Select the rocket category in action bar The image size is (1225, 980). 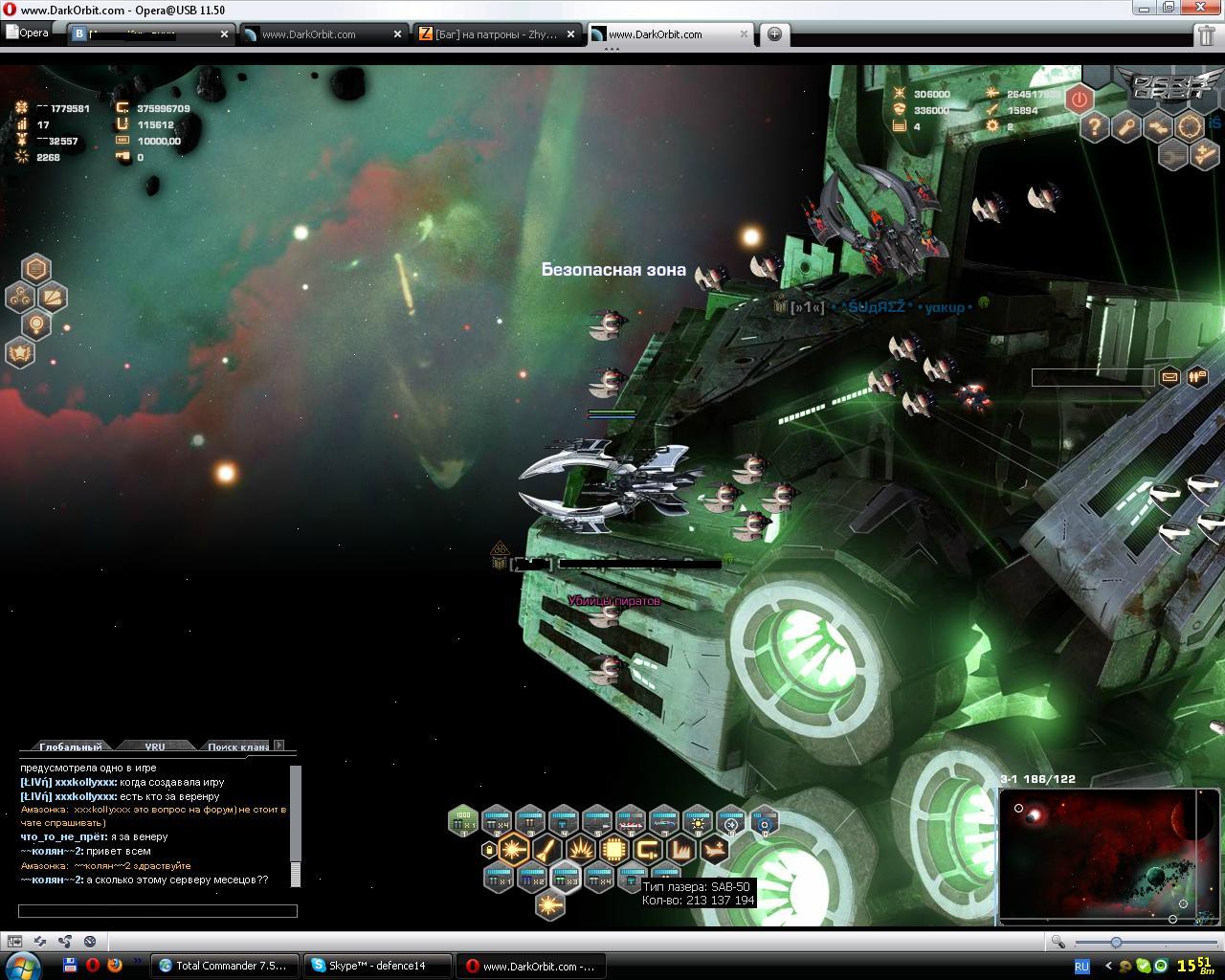click(x=547, y=849)
